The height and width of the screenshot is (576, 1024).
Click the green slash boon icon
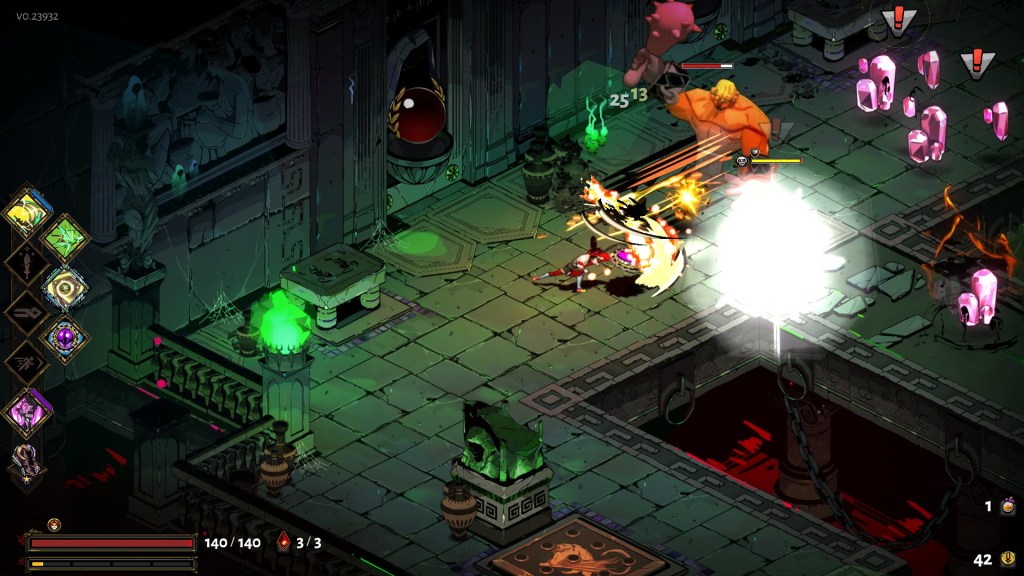[x=64, y=237]
